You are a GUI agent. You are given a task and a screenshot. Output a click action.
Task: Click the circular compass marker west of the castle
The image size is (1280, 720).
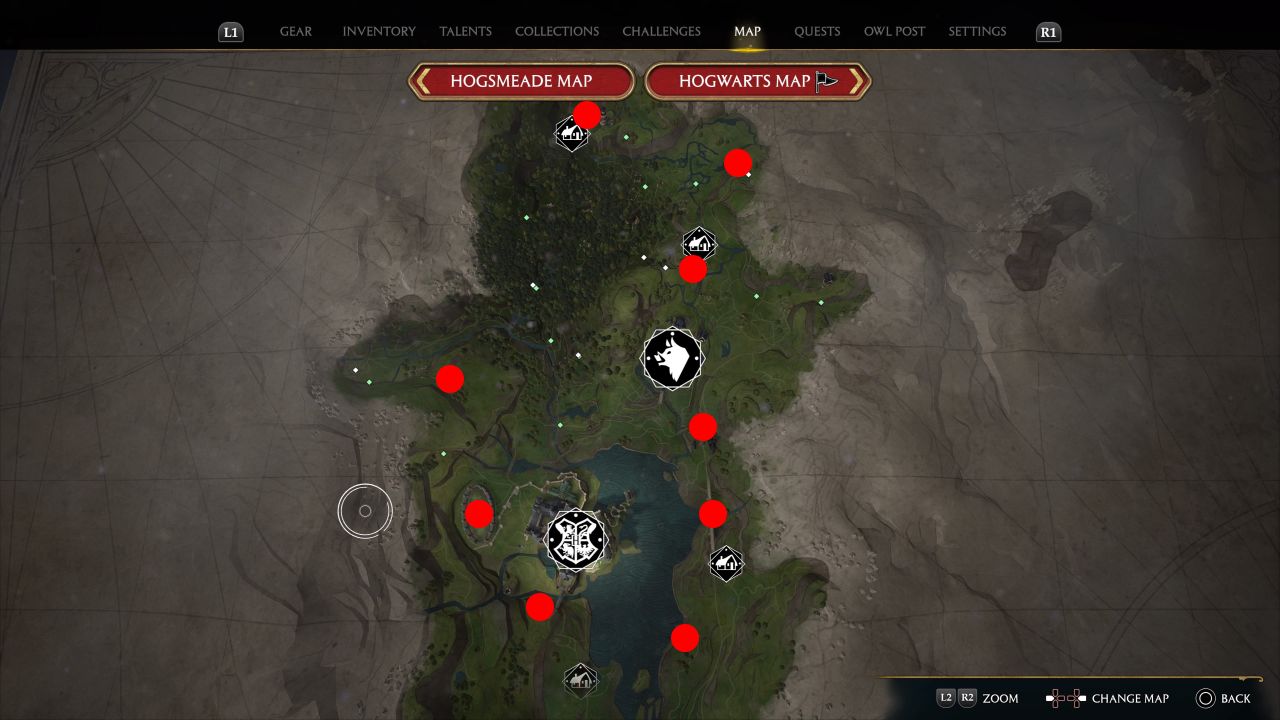tap(365, 510)
